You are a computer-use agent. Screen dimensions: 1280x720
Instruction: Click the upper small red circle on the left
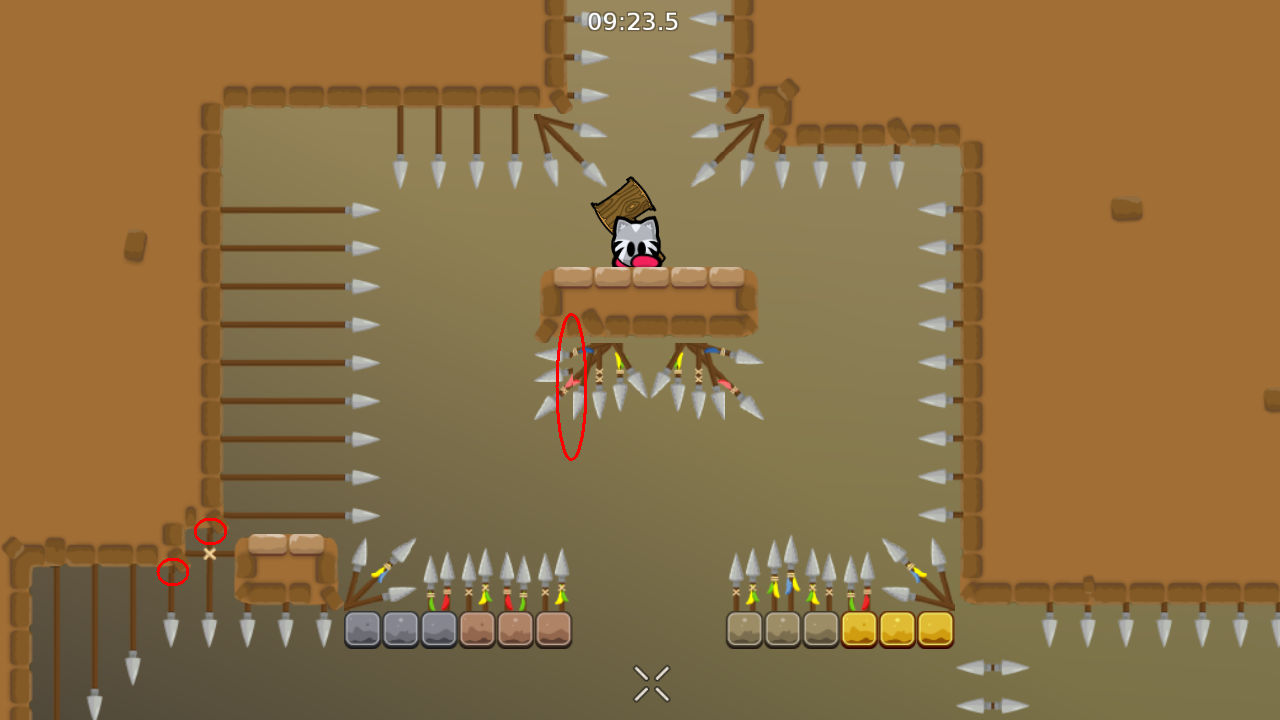coord(210,531)
